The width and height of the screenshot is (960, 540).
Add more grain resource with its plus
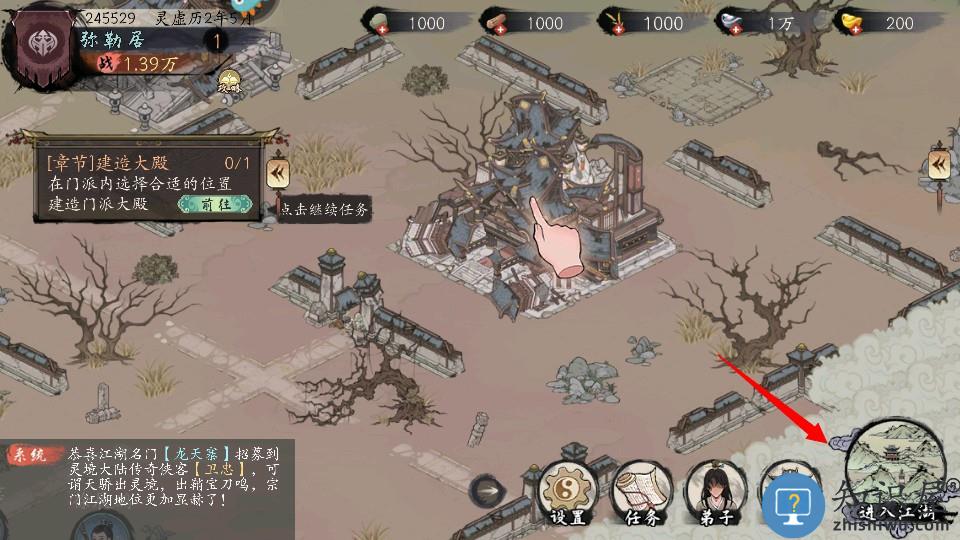click(x=607, y=29)
